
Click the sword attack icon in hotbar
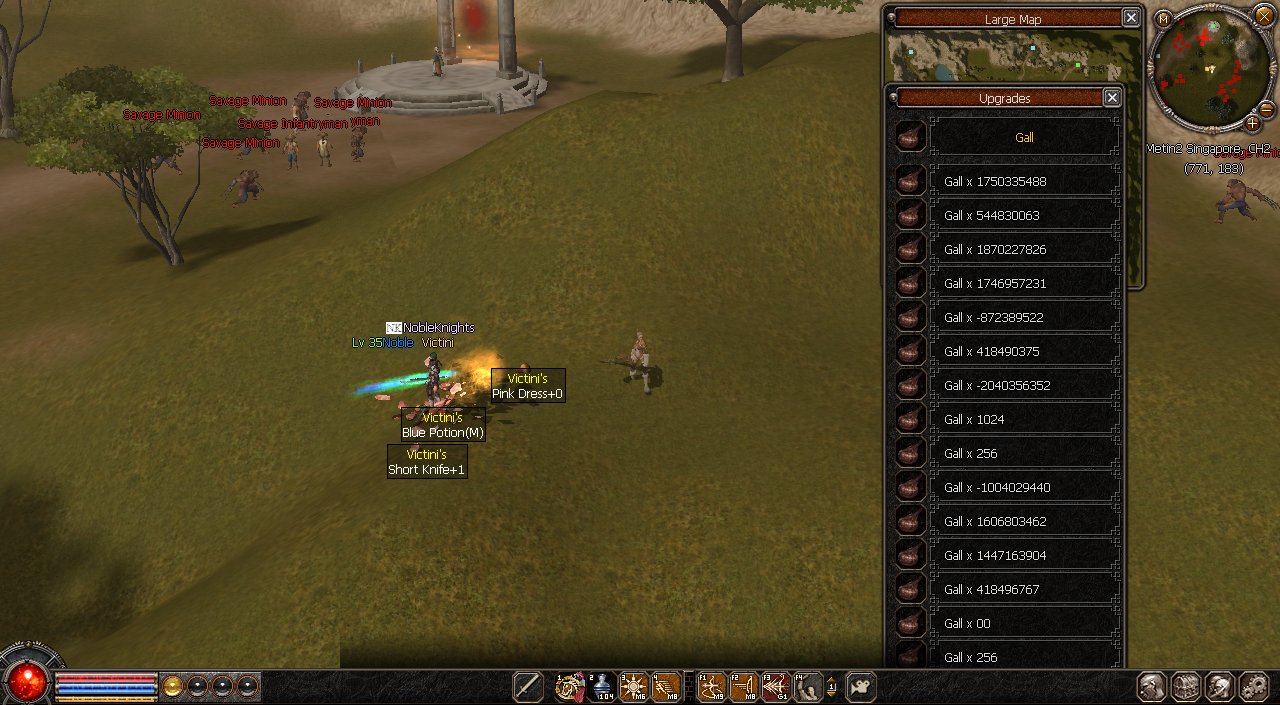(x=528, y=687)
